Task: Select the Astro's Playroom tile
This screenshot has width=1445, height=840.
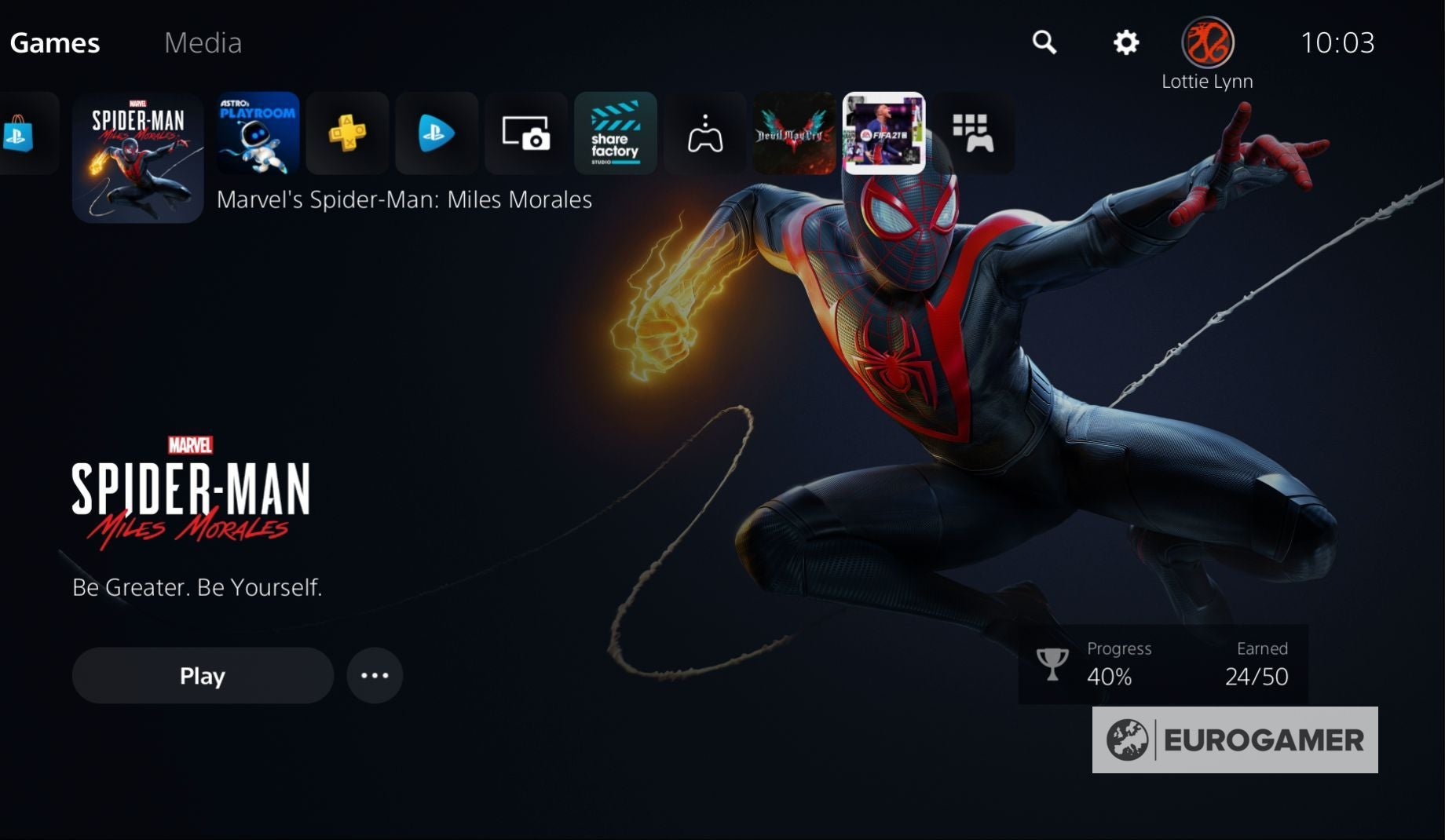Action: 257,133
